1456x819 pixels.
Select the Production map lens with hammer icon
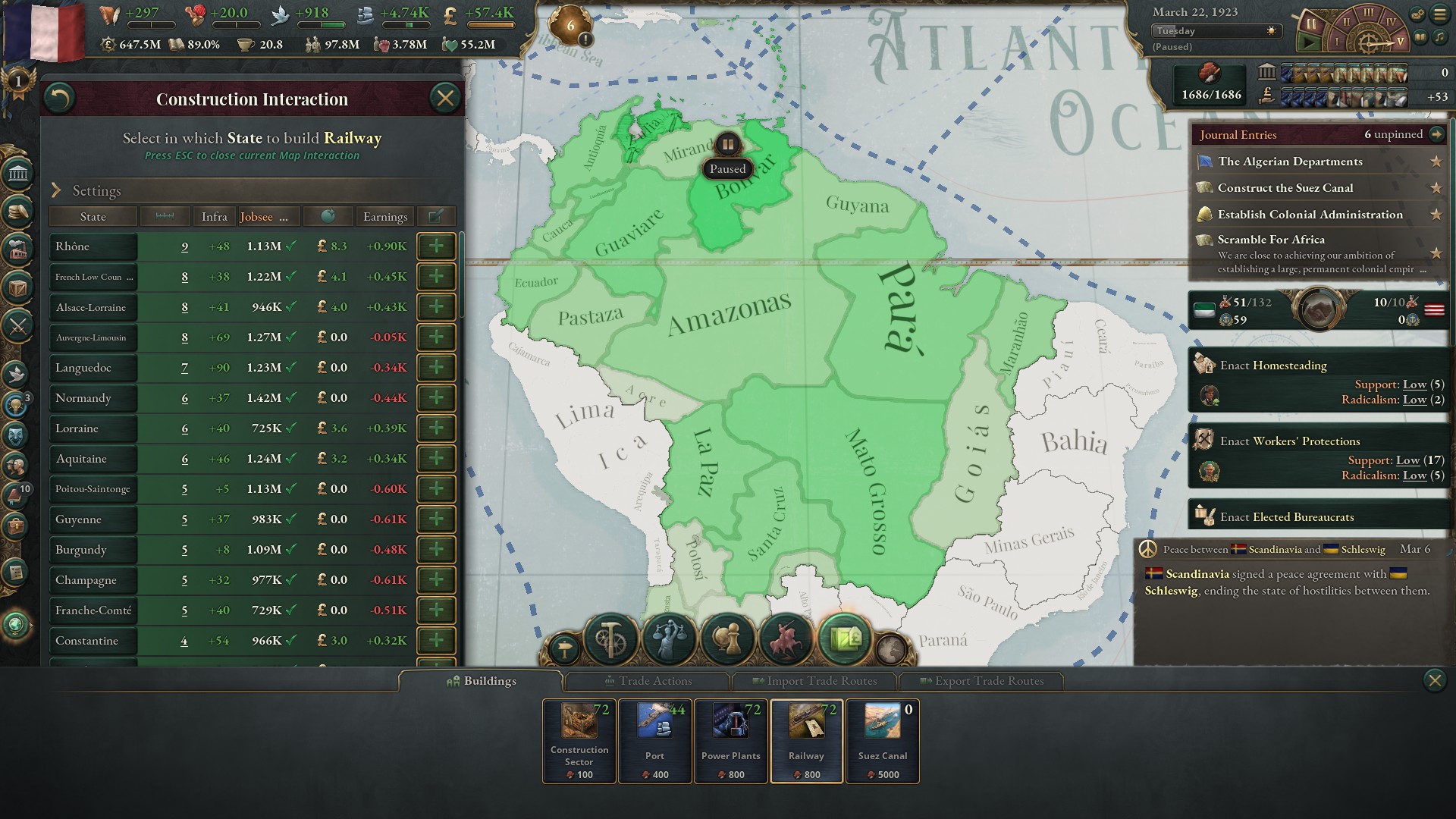(x=610, y=638)
